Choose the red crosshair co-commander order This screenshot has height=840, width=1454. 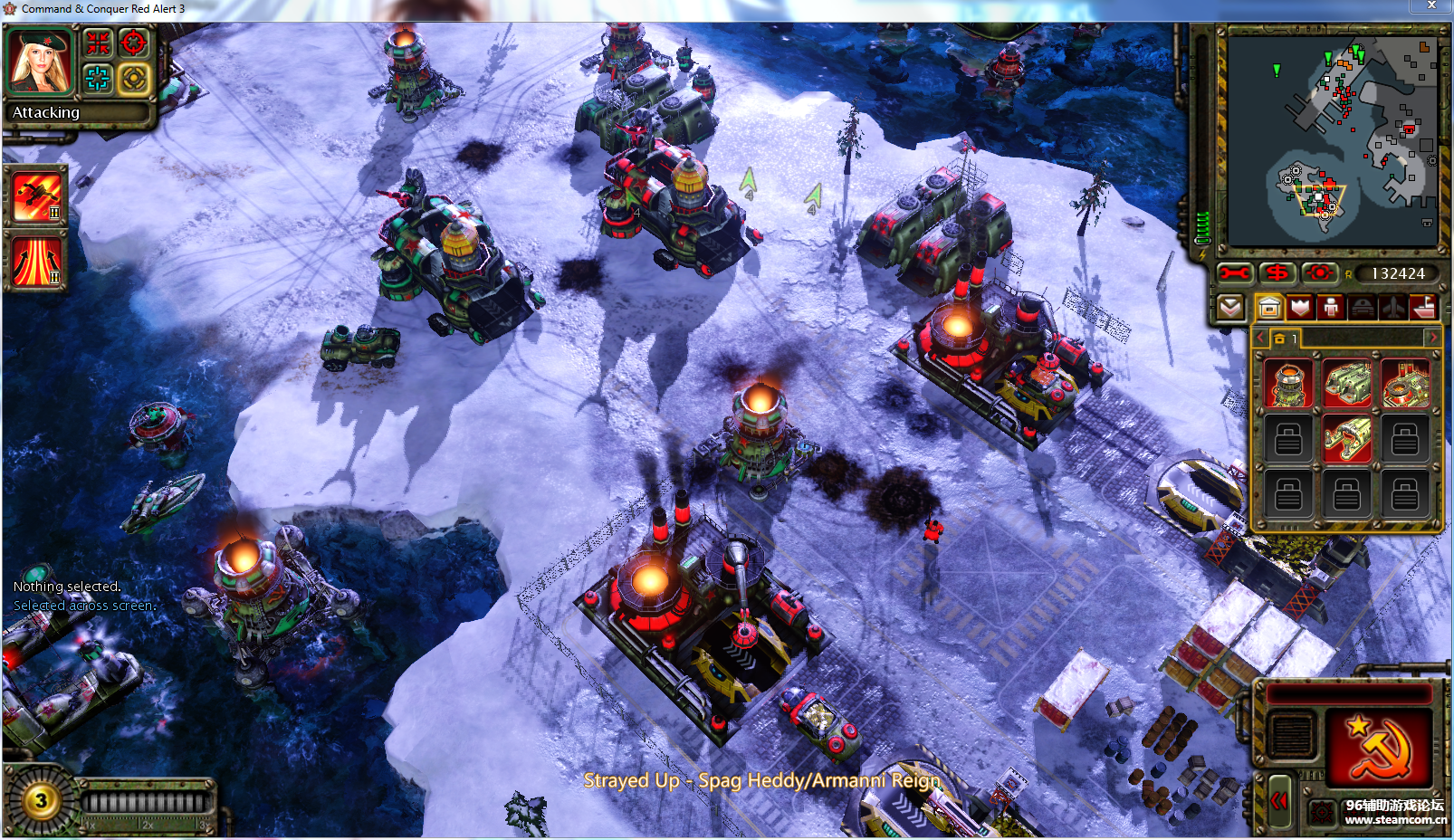133,43
